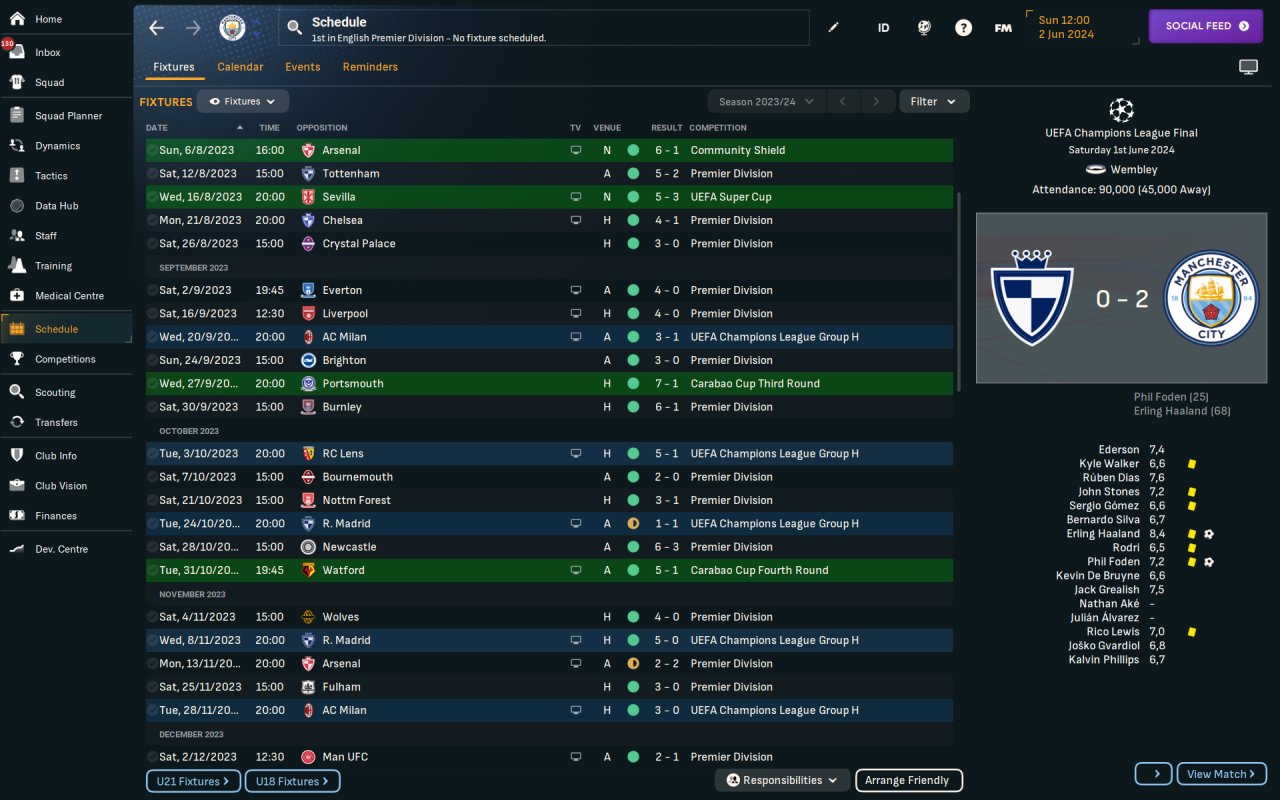This screenshot has width=1280, height=800.
Task: Go to the Squad screen
Action: (49, 82)
